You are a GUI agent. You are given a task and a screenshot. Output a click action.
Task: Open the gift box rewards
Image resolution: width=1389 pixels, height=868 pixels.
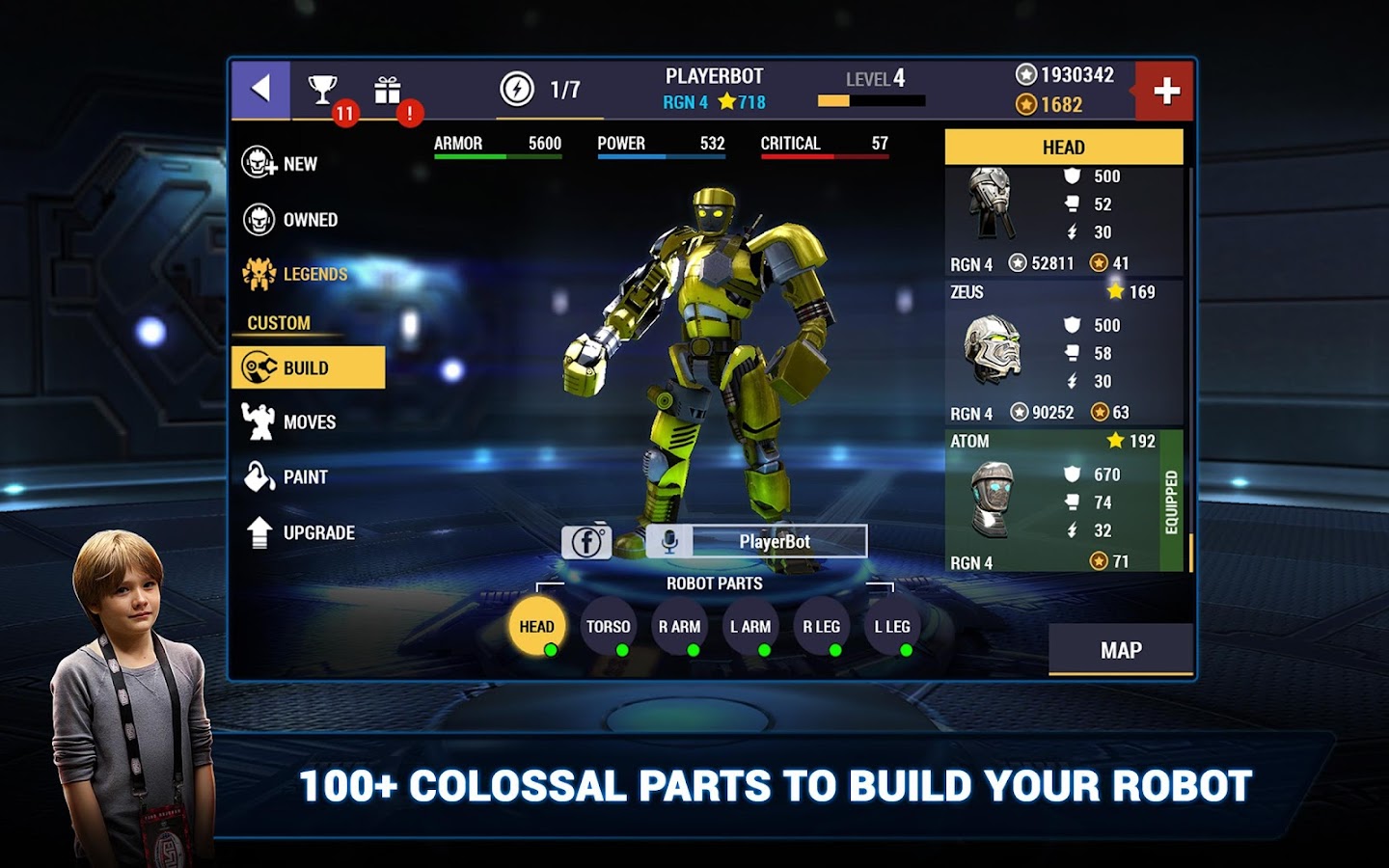[388, 91]
